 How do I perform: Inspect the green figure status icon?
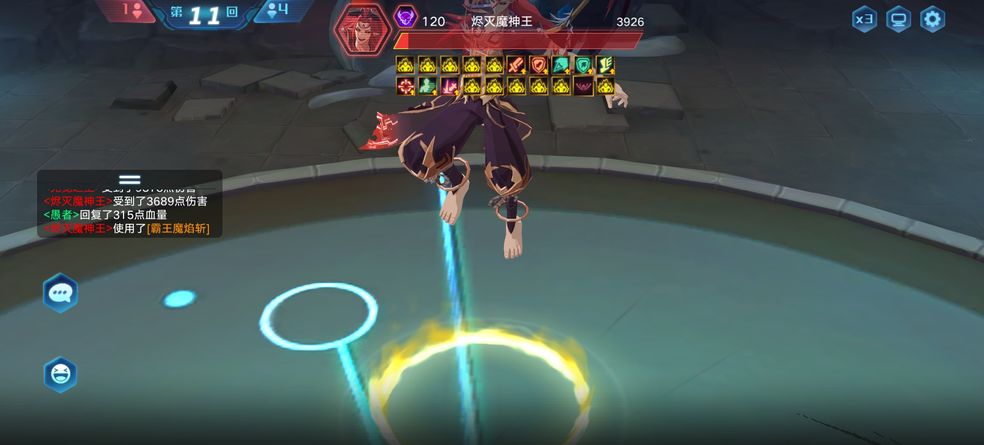click(x=427, y=86)
